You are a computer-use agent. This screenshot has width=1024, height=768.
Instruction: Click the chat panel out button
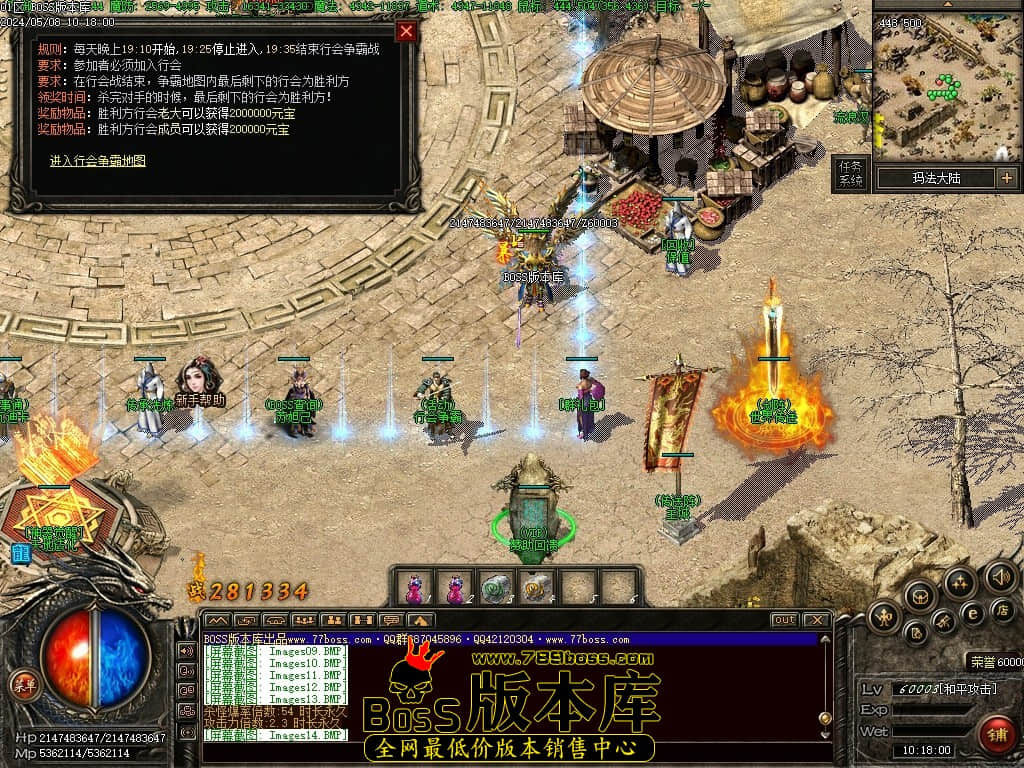[785, 620]
